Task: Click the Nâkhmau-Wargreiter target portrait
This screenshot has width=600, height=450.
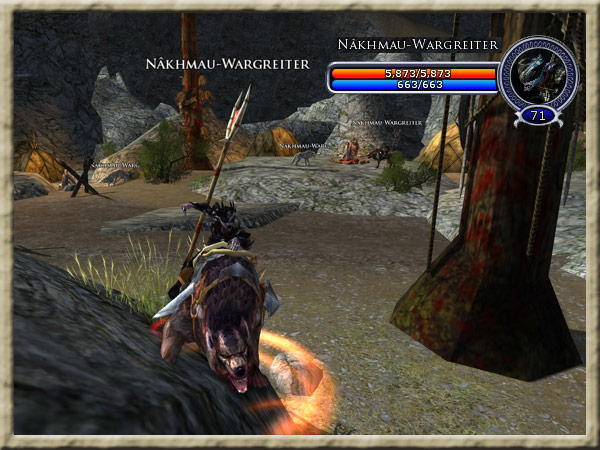Action: 538,73
